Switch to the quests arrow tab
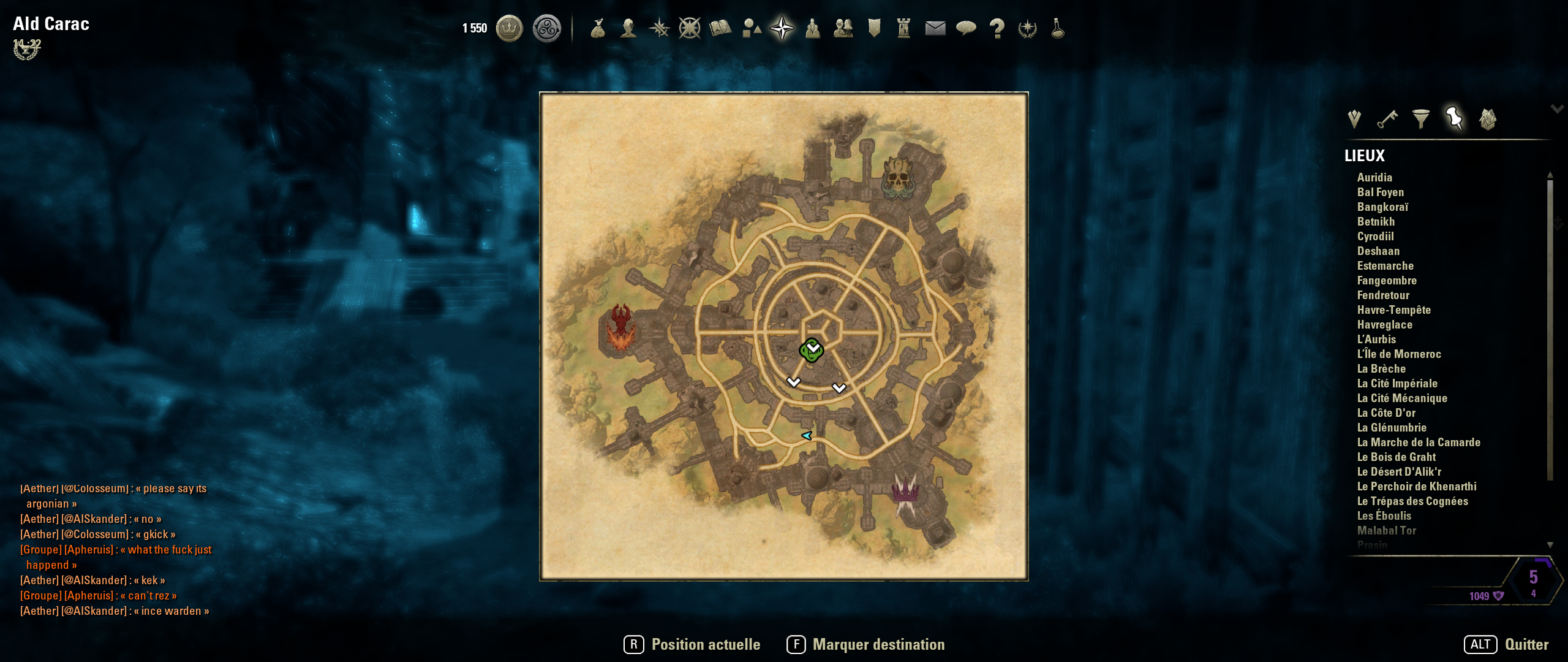The height and width of the screenshot is (662, 1568). [1354, 118]
